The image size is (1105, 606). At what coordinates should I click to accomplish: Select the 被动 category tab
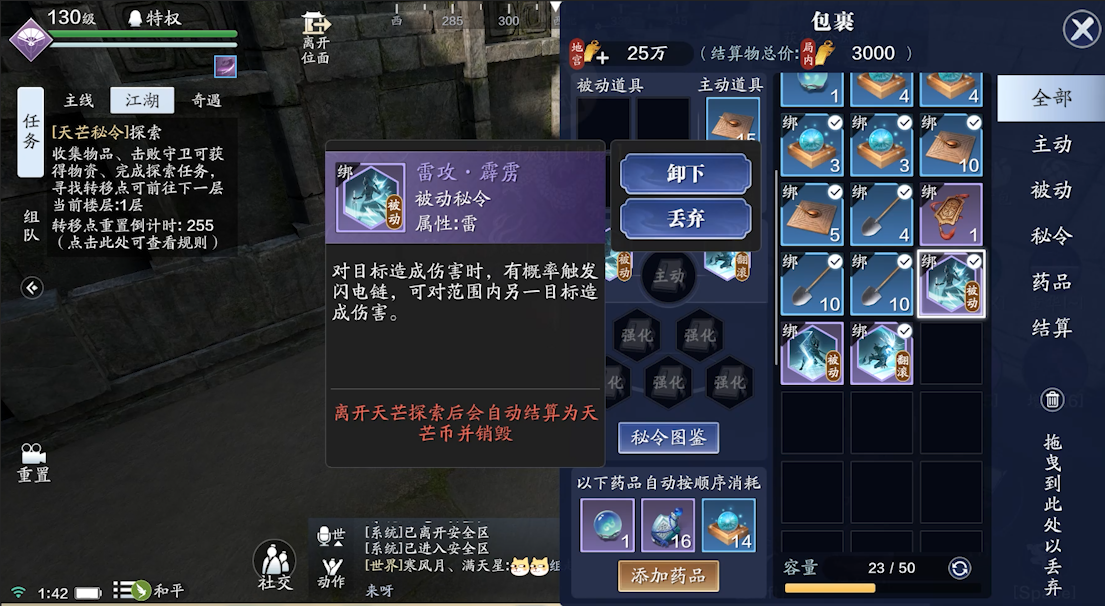[x=1051, y=190]
